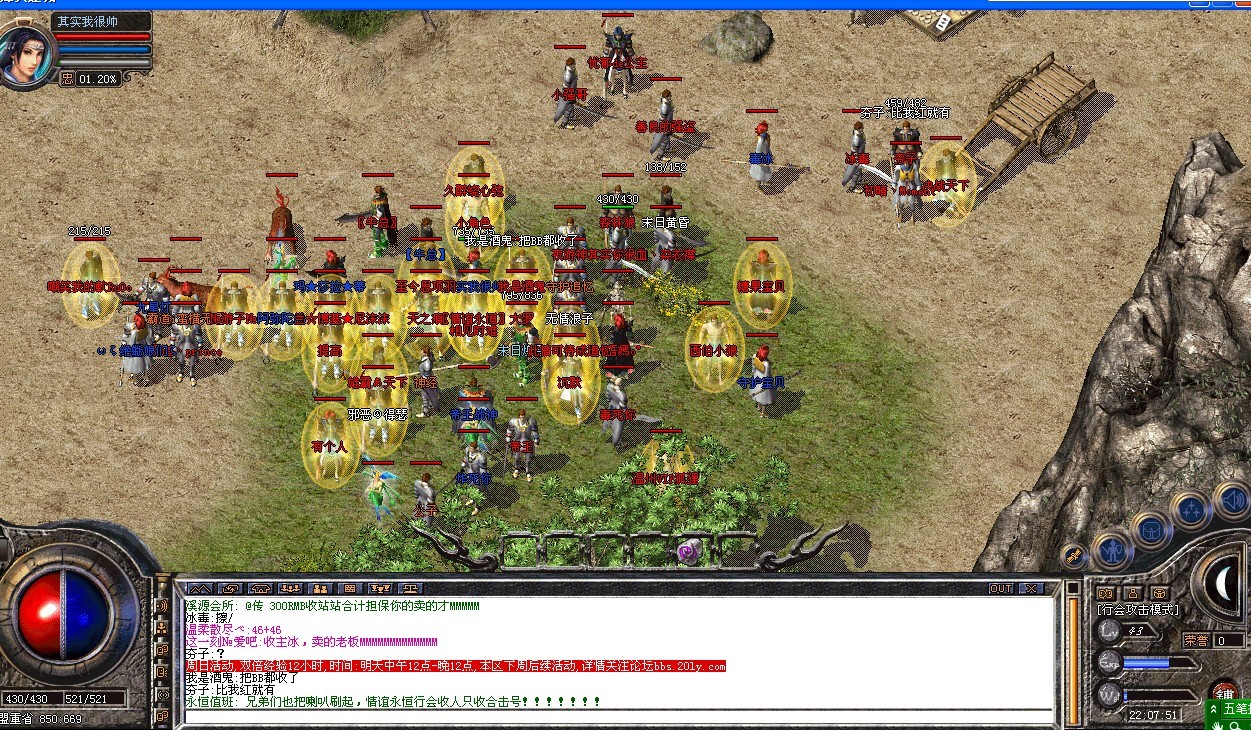Image resolution: width=1251 pixels, height=730 pixels.
Task: Click the OUT button above chat
Action: click(x=1001, y=589)
